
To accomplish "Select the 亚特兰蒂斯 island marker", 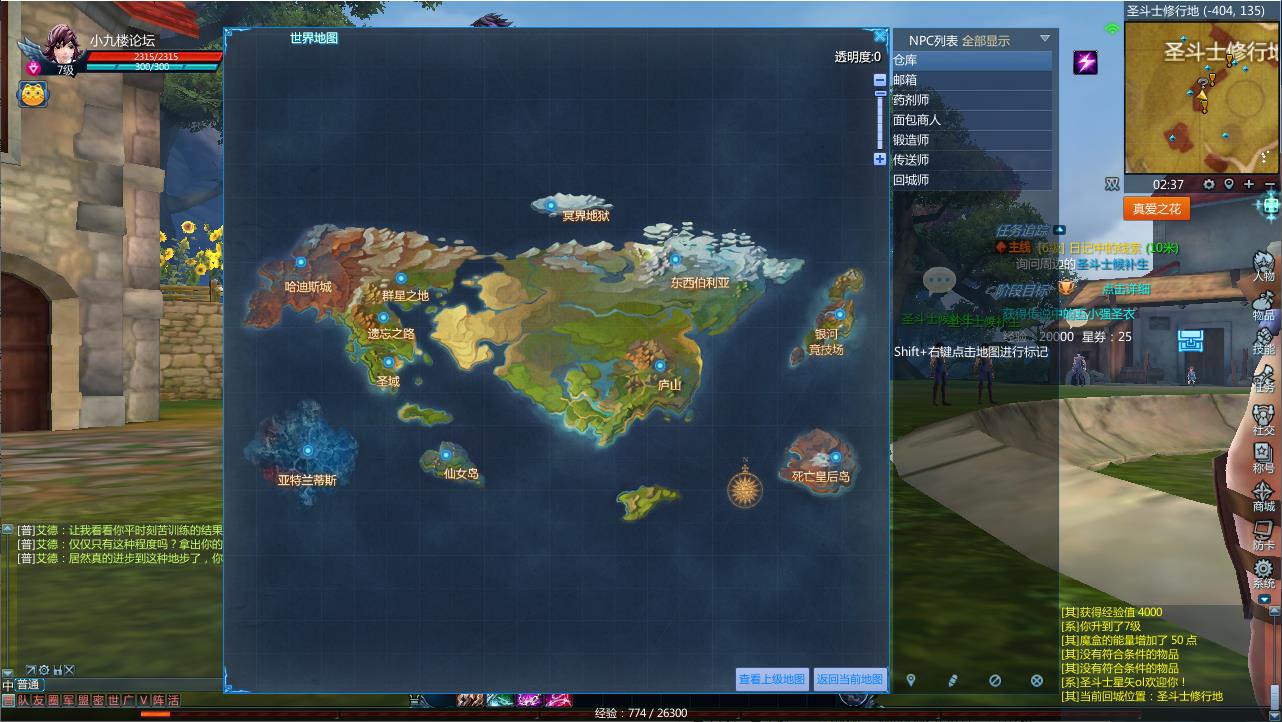I will (x=308, y=451).
